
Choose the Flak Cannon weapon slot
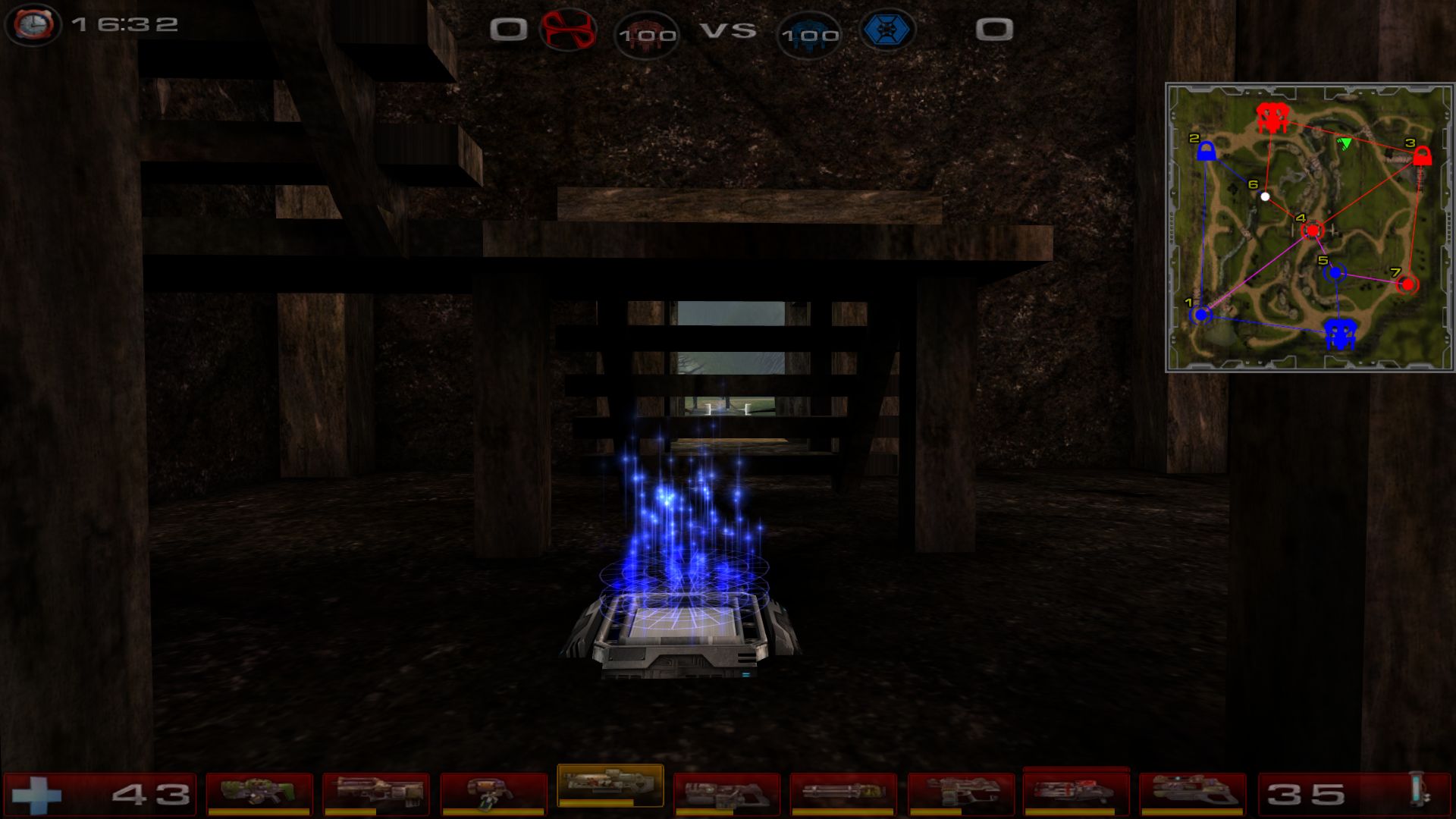click(960, 793)
